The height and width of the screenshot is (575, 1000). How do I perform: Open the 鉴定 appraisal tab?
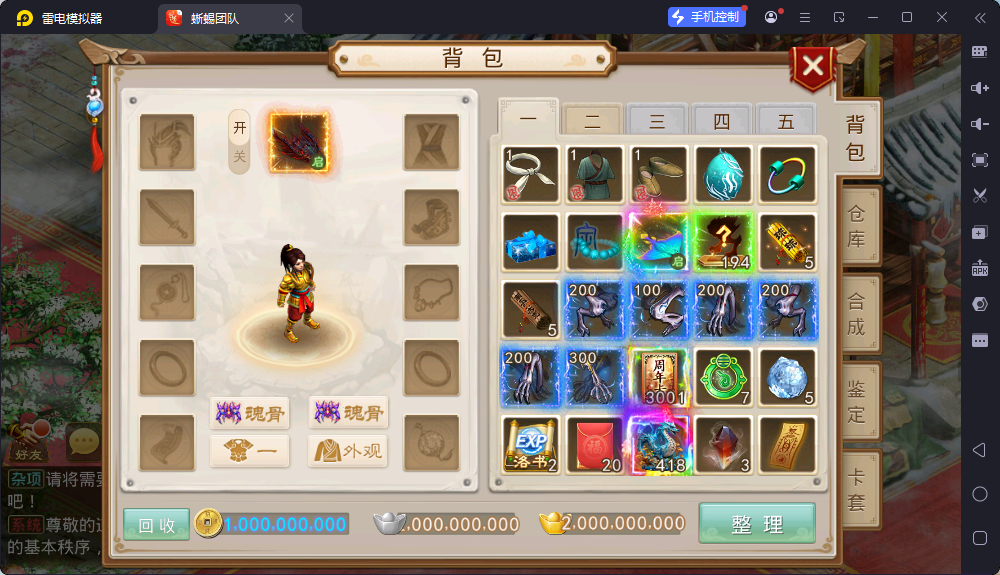857,399
